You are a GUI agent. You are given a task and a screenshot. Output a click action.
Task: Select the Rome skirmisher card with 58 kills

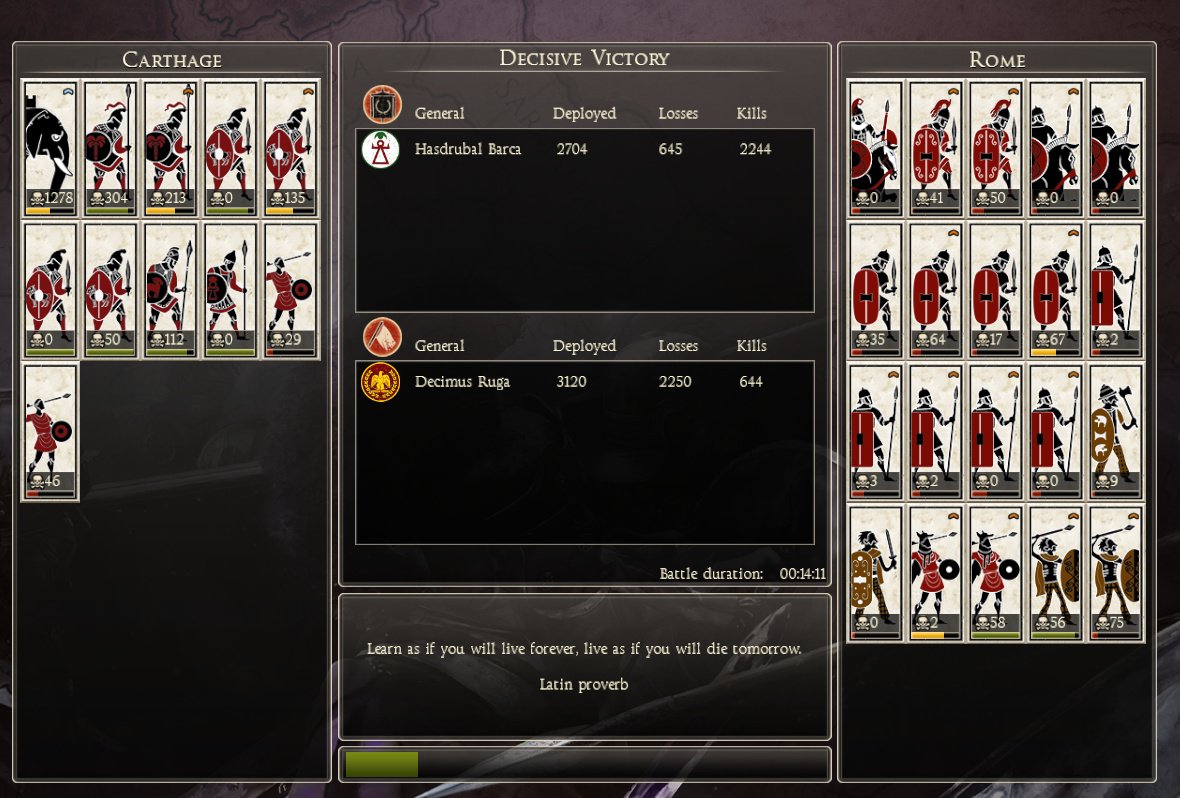point(996,573)
